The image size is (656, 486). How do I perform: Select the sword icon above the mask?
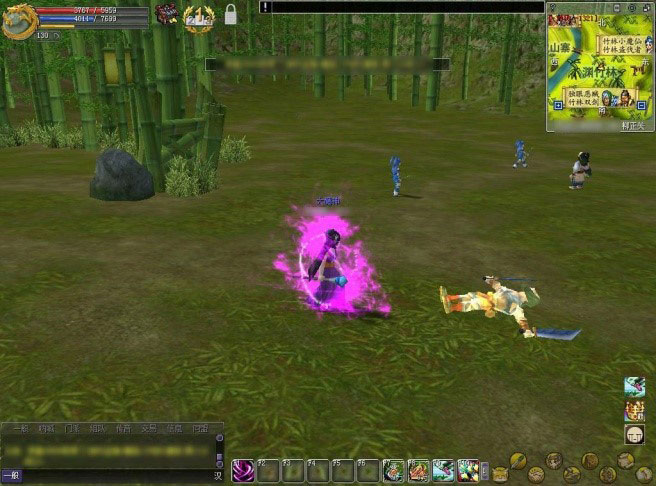[x=634, y=386]
